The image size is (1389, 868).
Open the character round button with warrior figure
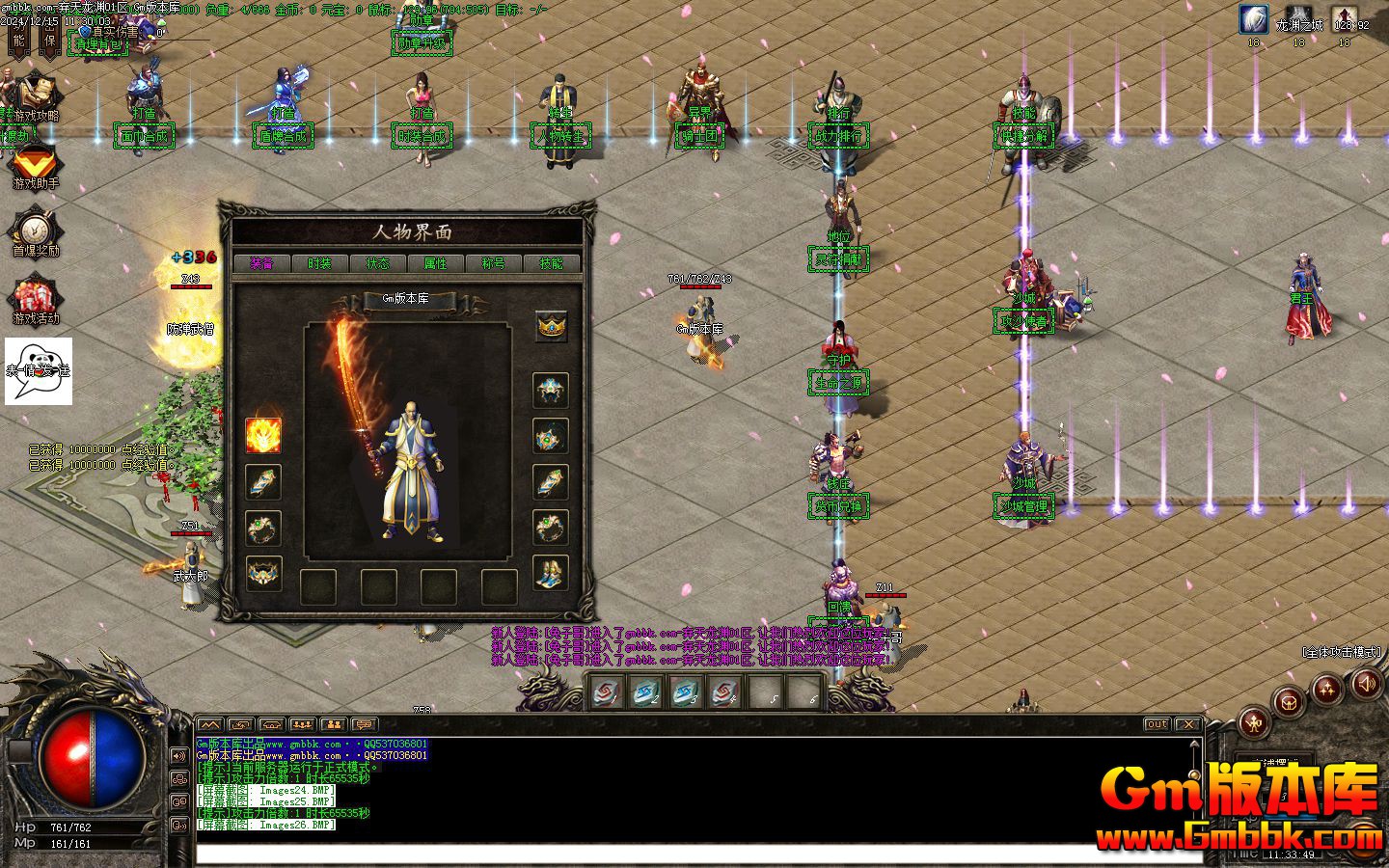[1253, 720]
